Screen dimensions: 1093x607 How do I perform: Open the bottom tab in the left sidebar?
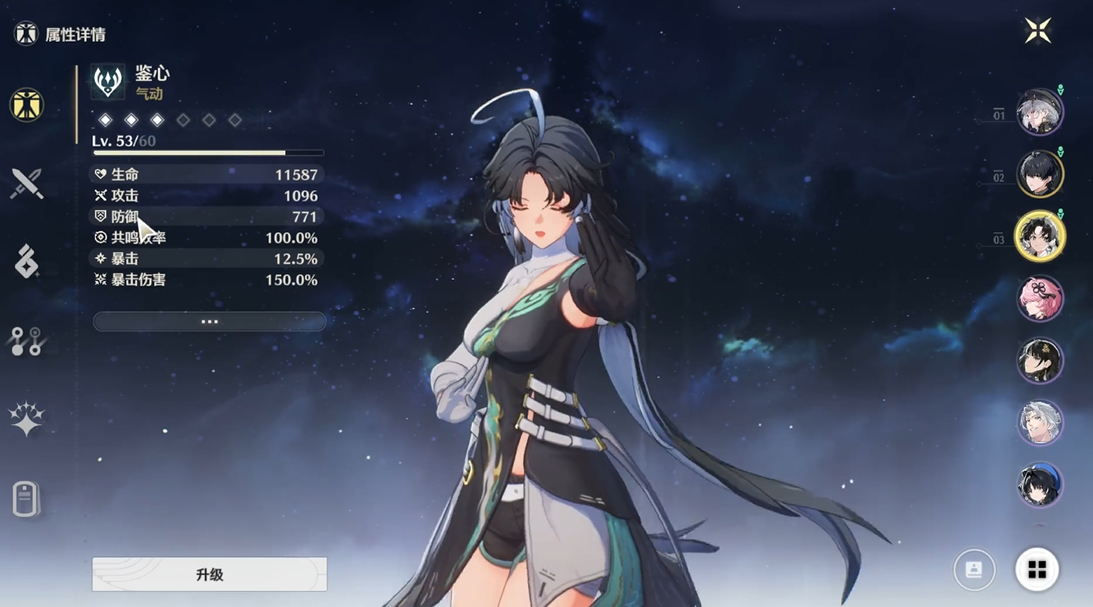pos(26,498)
